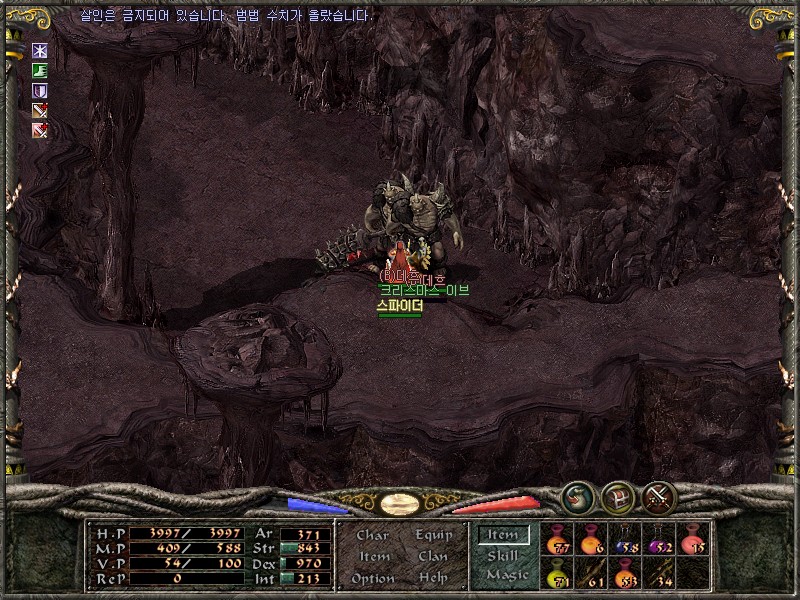The width and height of the screenshot is (800, 600).
Task: Switch to the Skill tab
Action: (x=503, y=555)
